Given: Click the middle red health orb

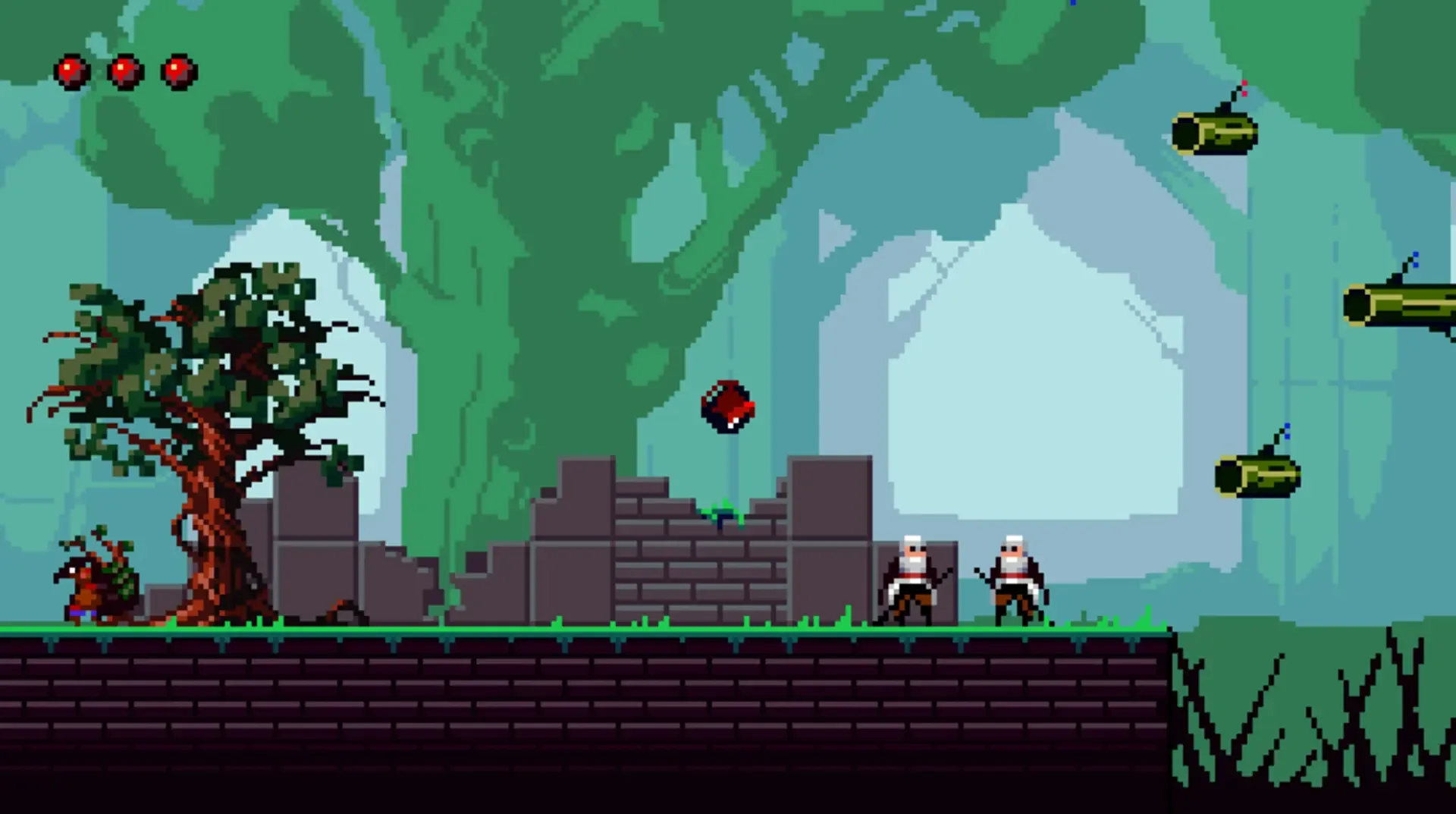Looking at the screenshot, I should (124, 71).
